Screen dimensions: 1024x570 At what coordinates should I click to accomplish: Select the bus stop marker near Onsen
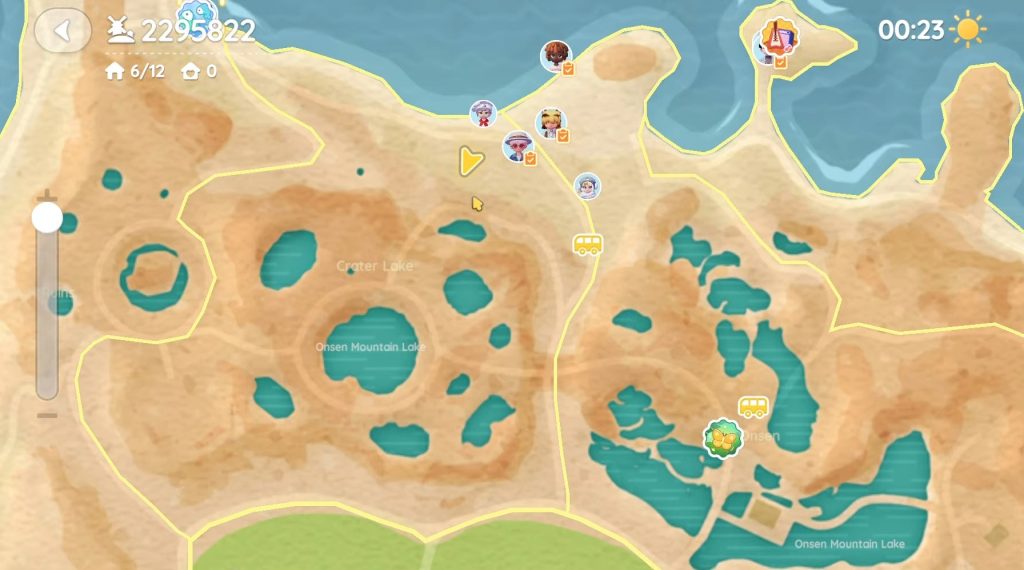(753, 407)
